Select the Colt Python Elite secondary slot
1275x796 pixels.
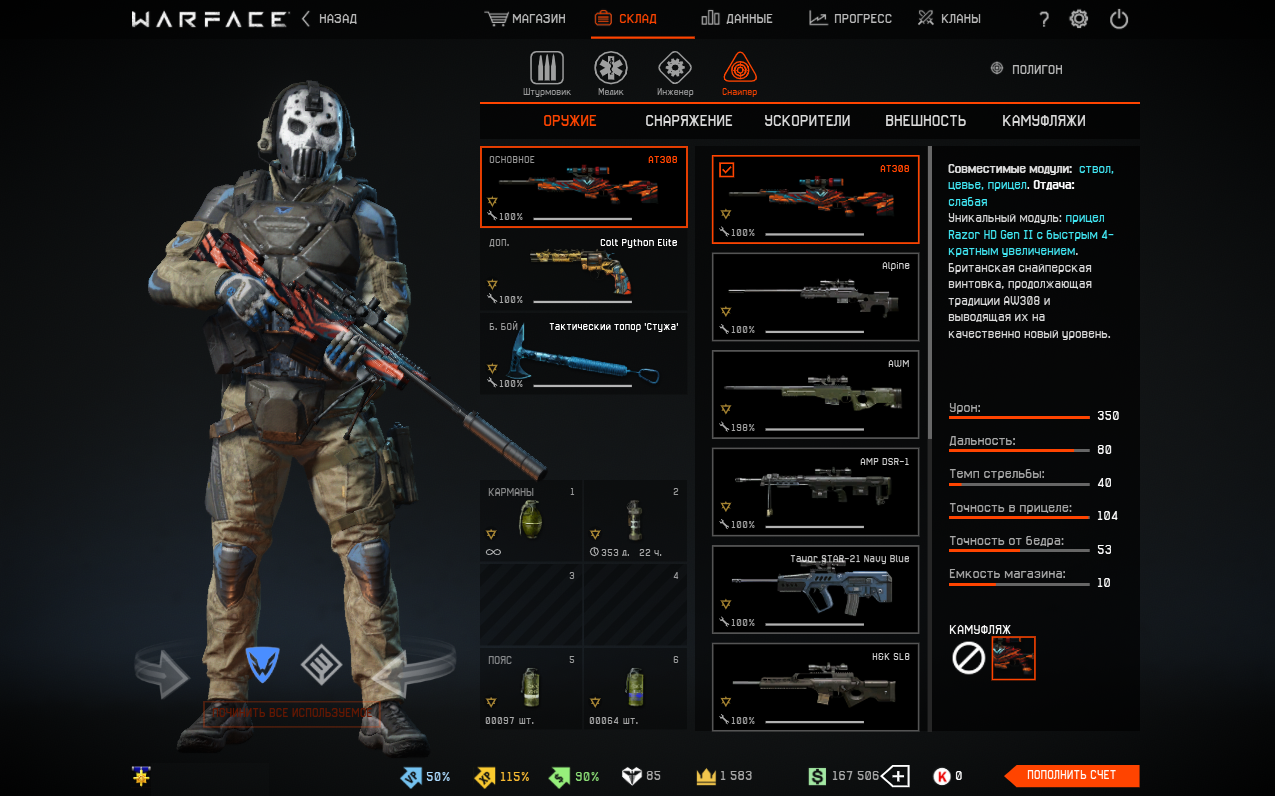coord(584,272)
